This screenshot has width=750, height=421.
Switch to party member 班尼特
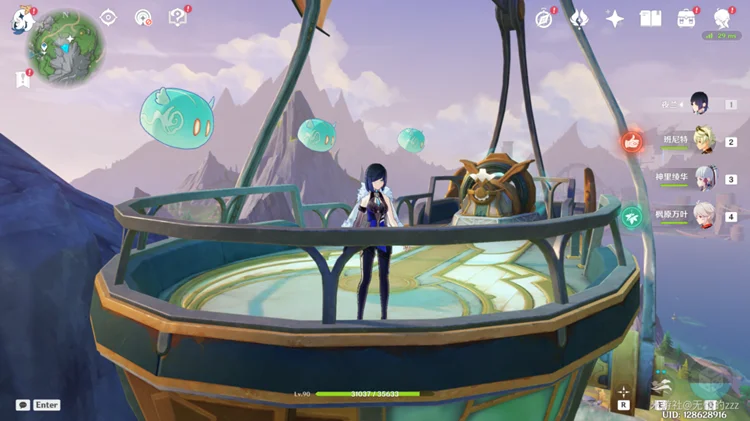[x=703, y=141]
